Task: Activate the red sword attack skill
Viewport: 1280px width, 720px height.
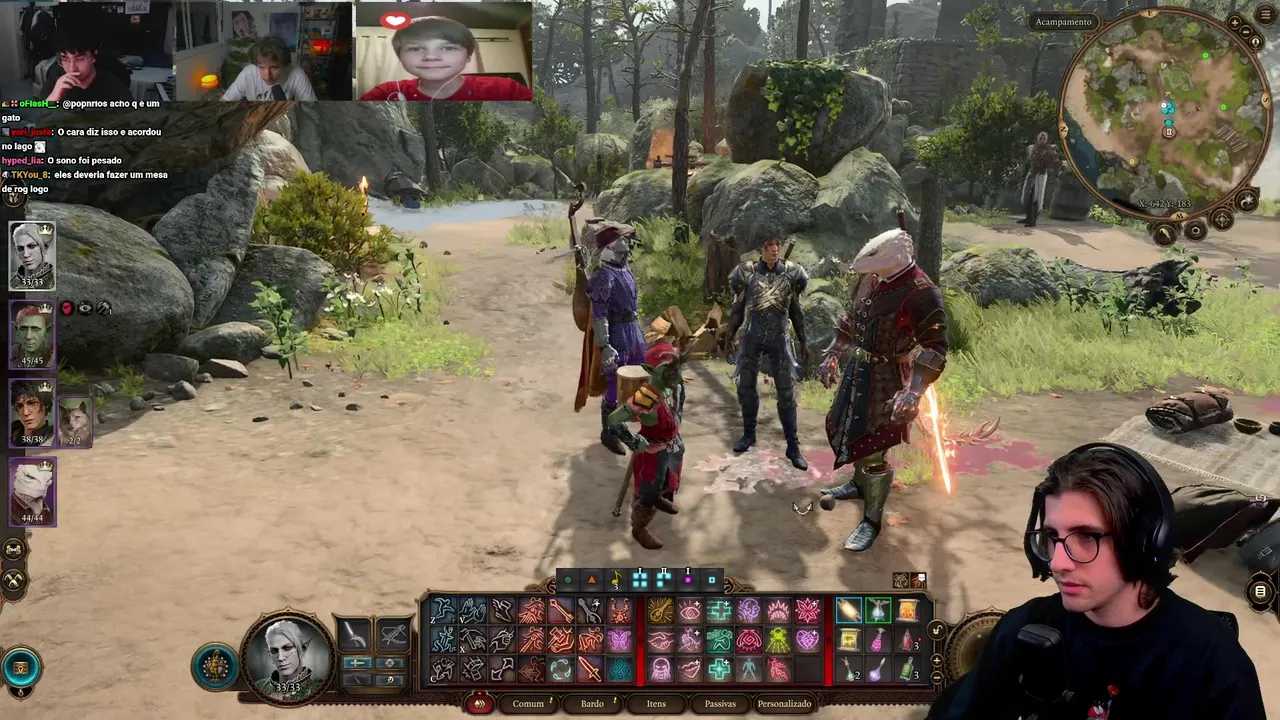Action: [590, 669]
